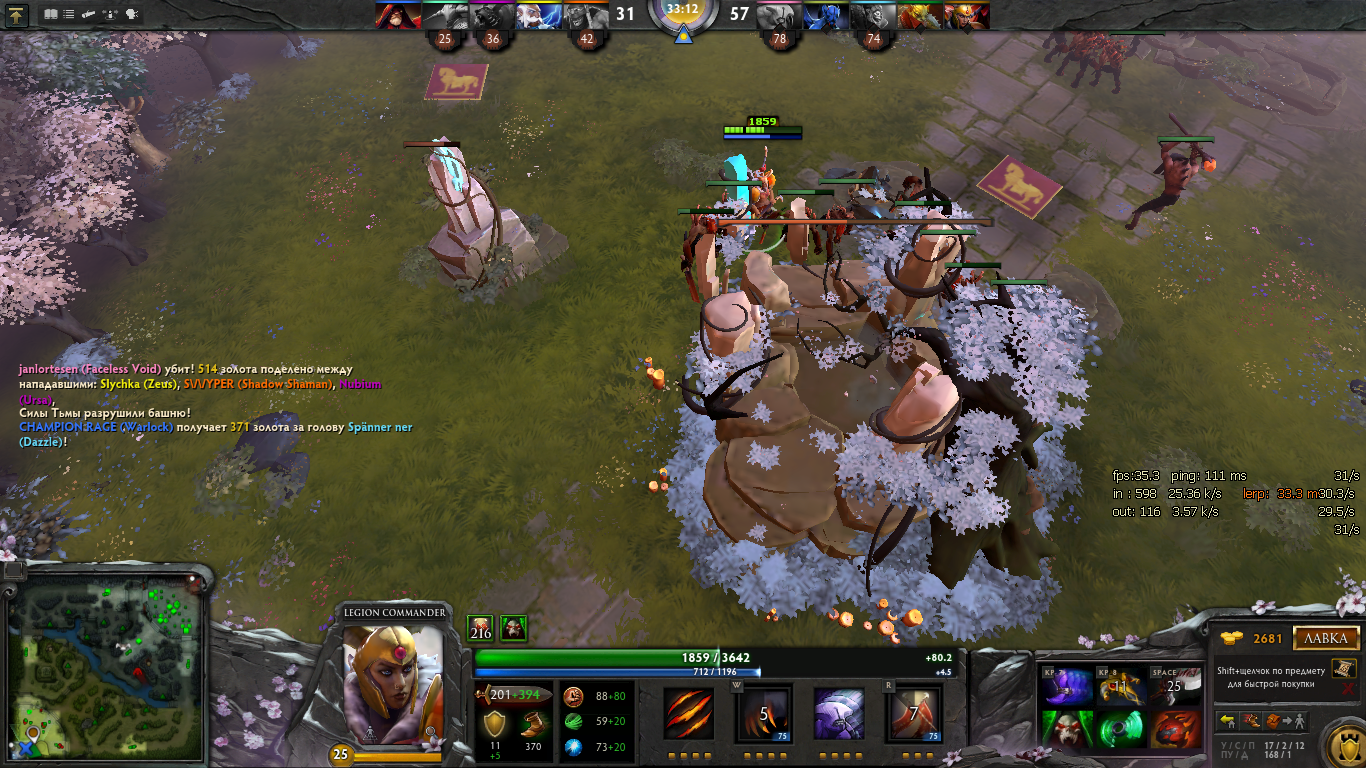Open the quick-buy scroll item
The image size is (1366, 768).
[x=1343, y=668]
